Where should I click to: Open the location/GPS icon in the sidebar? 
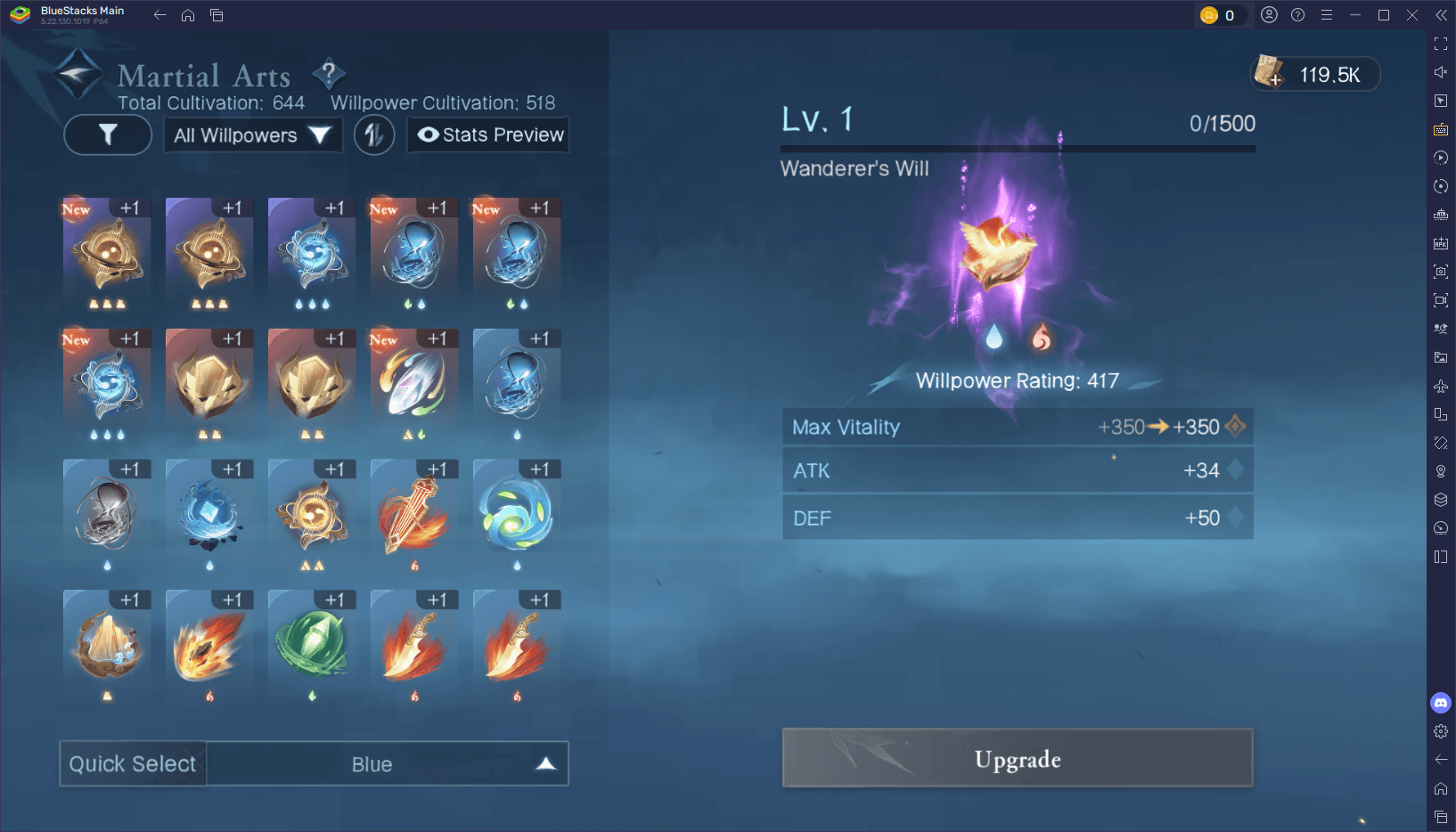[x=1440, y=470]
